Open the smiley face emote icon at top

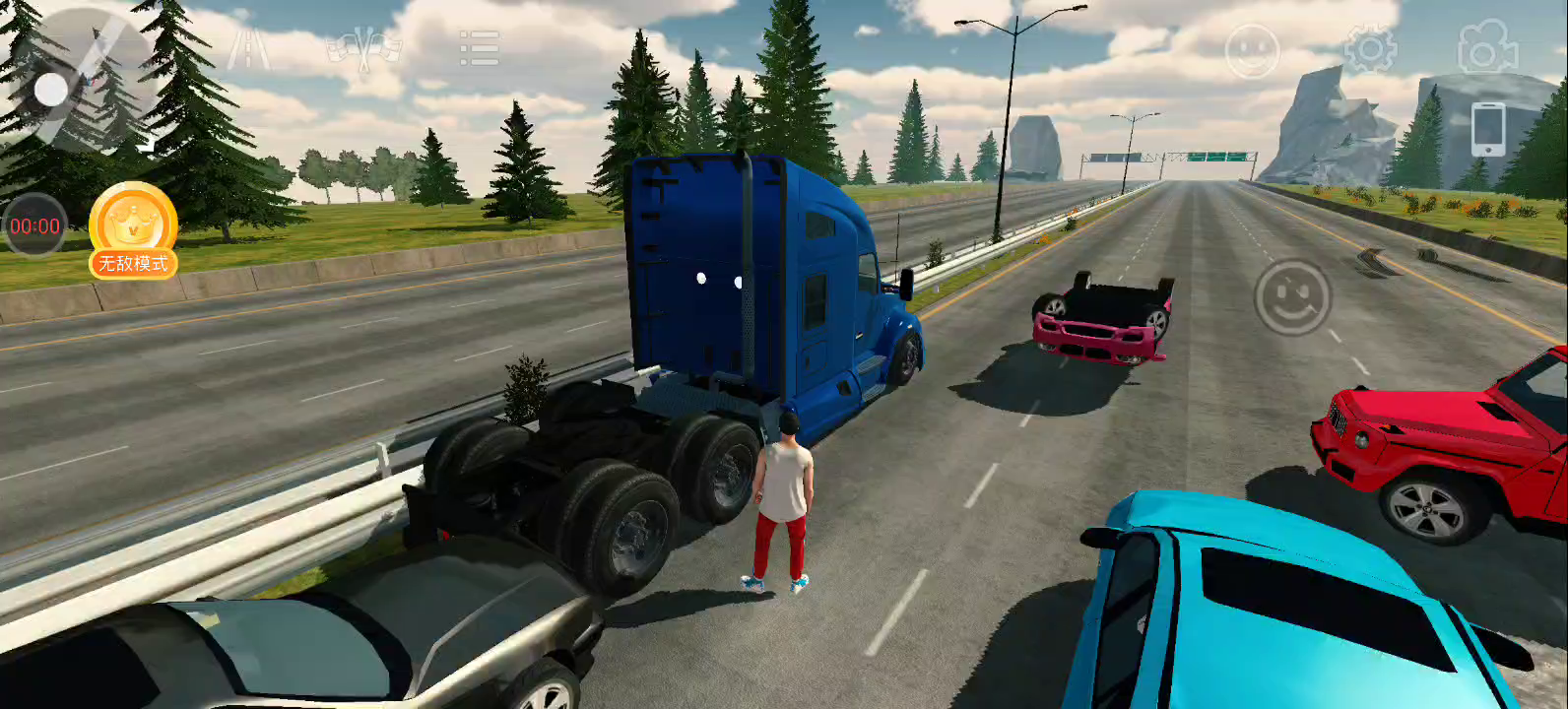1252,50
